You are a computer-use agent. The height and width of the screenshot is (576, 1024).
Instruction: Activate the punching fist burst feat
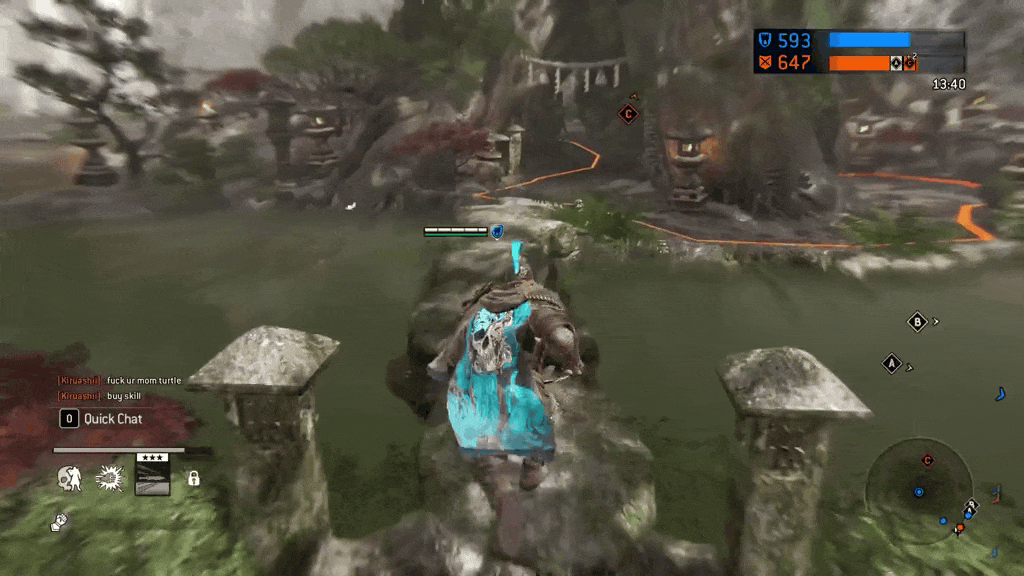[x=109, y=479]
